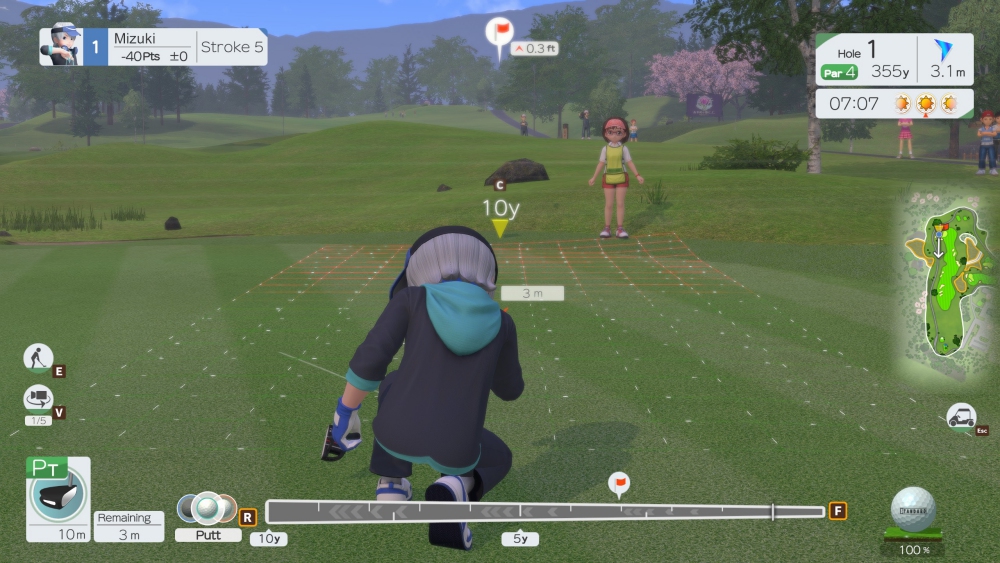Viewport: 1000px width, 563px height.
Task: Click the flag marker on the power gauge
Action: pos(619,483)
